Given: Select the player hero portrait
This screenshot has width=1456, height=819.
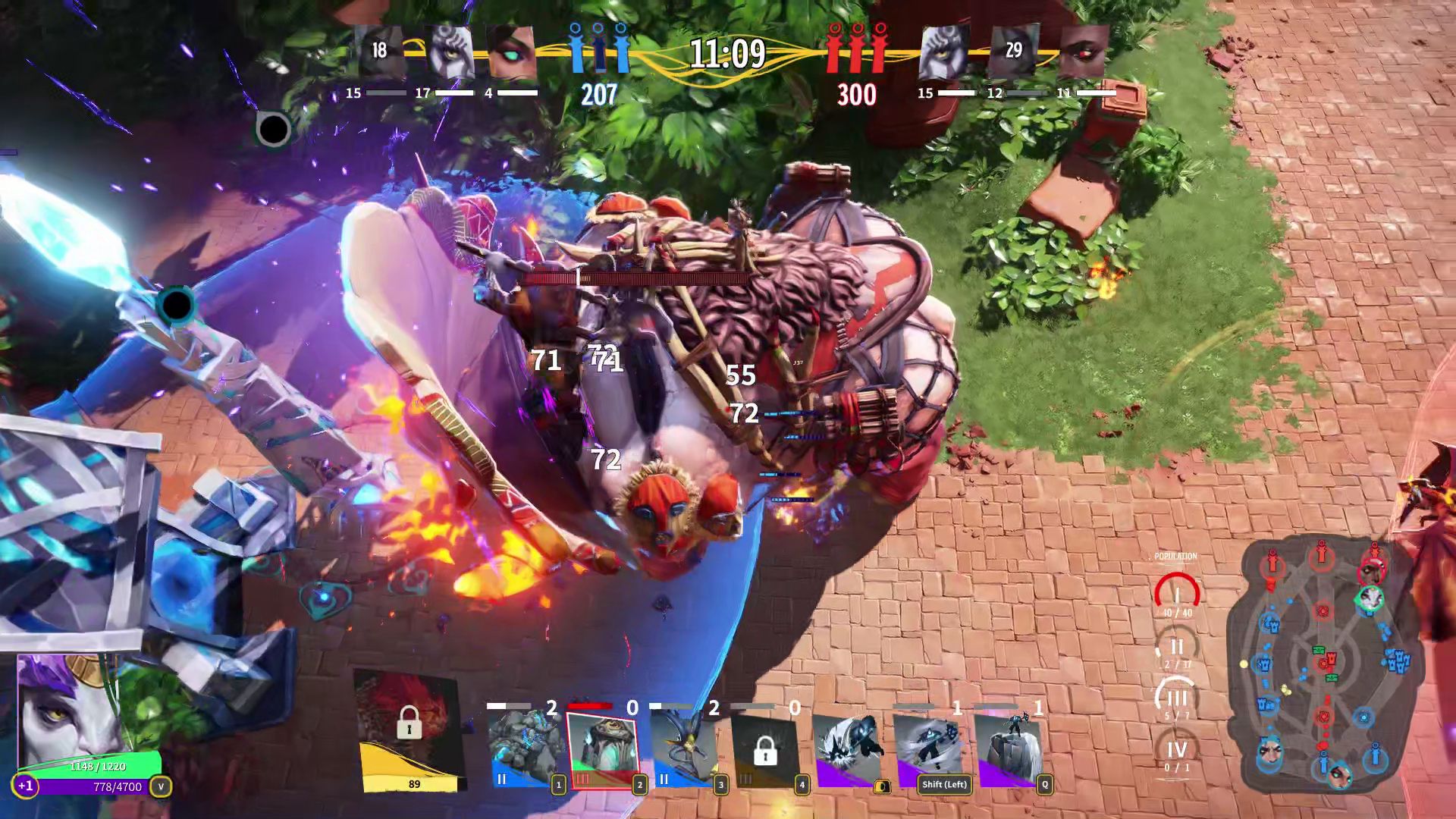Looking at the screenshot, I should [x=68, y=709].
